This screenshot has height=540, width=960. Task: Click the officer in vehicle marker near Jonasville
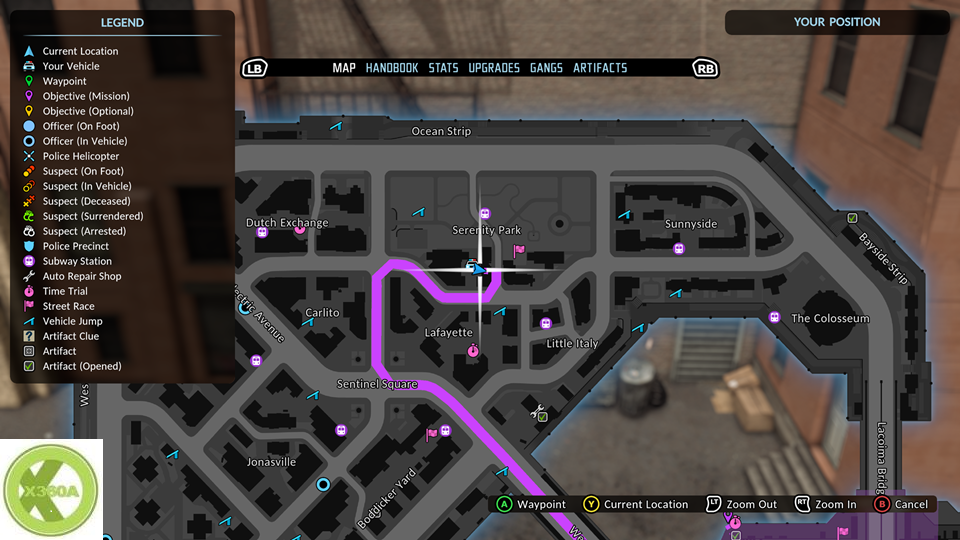click(x=323, y=484)
